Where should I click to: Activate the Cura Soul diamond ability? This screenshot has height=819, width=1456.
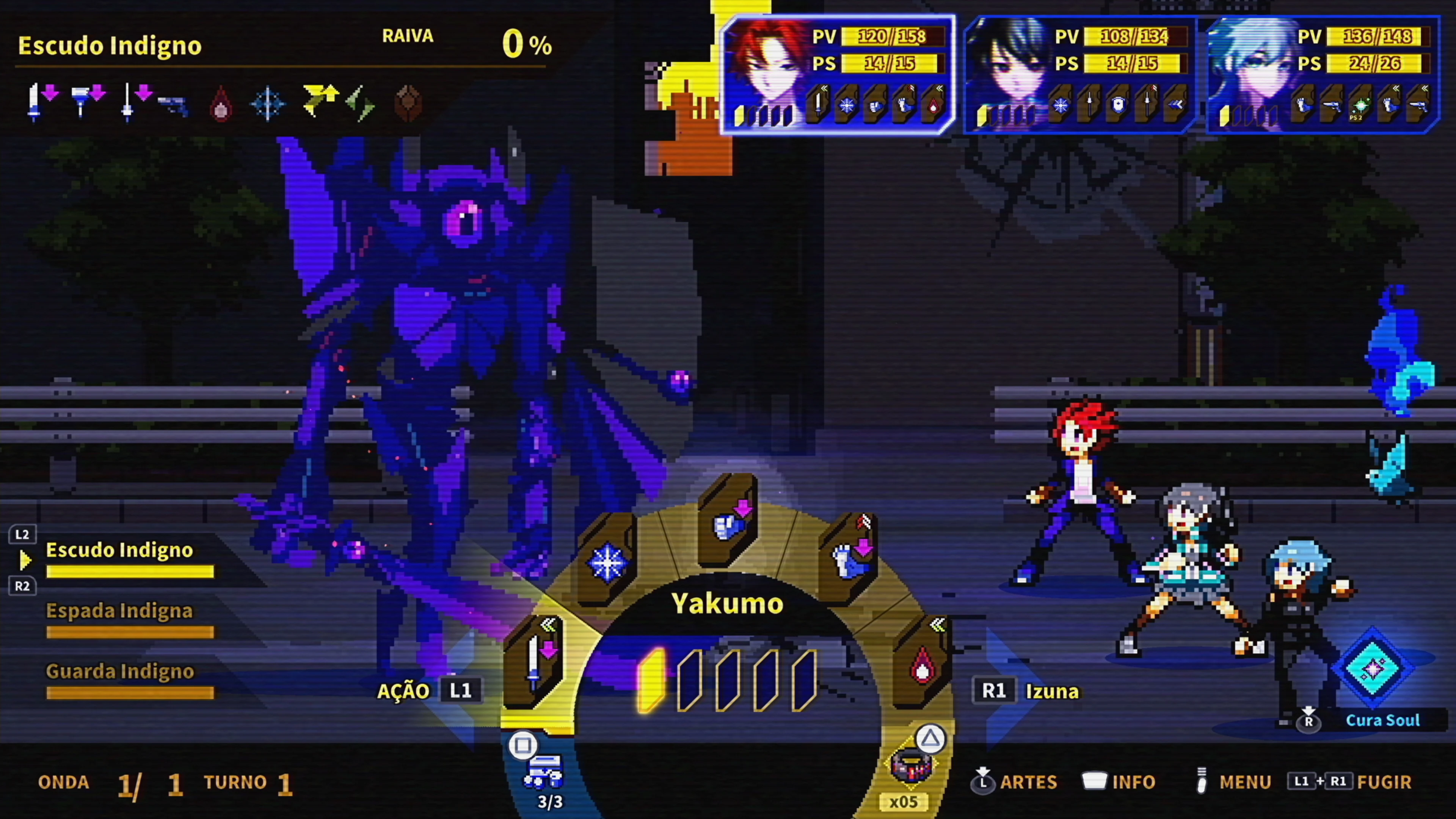tap(1372, 668)
